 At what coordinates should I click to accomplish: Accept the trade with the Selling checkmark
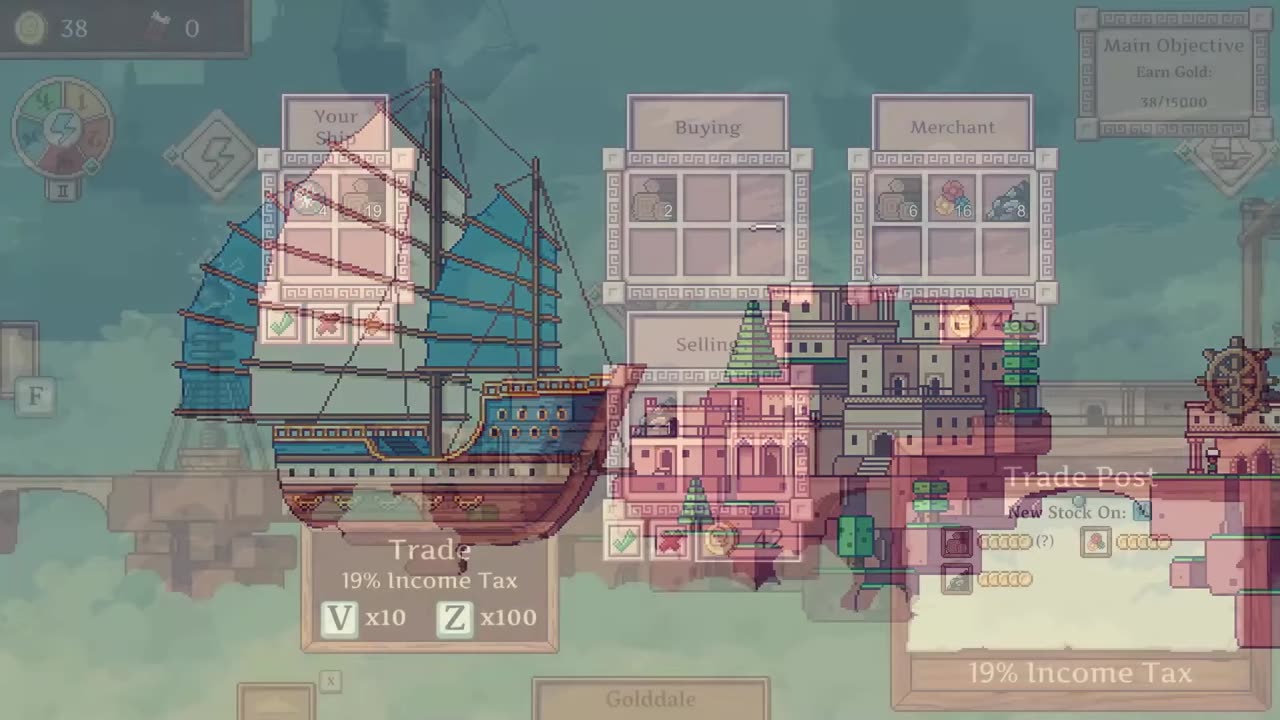click(x=624, y=541)
